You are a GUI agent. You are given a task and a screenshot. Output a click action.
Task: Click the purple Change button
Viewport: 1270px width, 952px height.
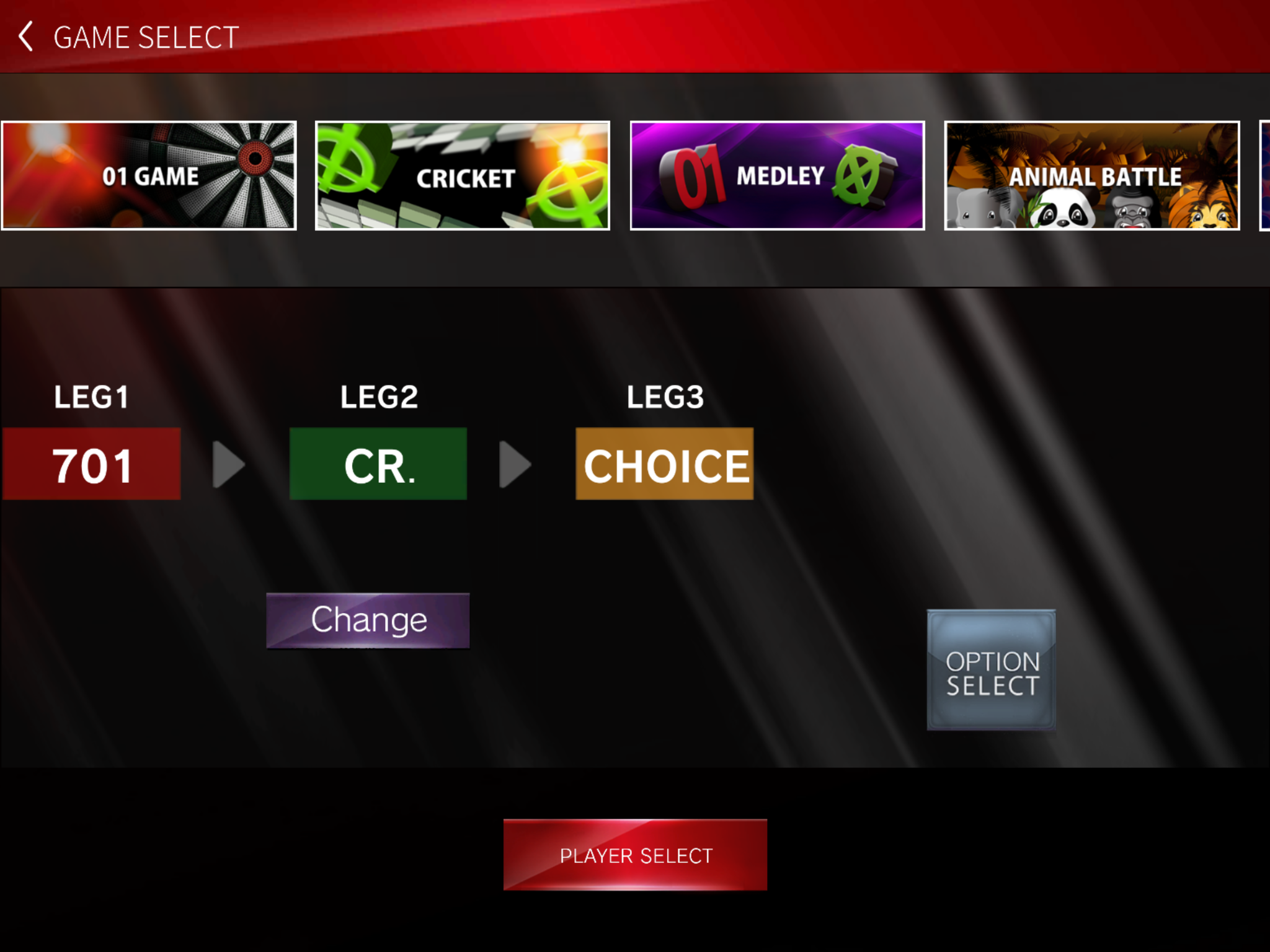pos(368,620)
